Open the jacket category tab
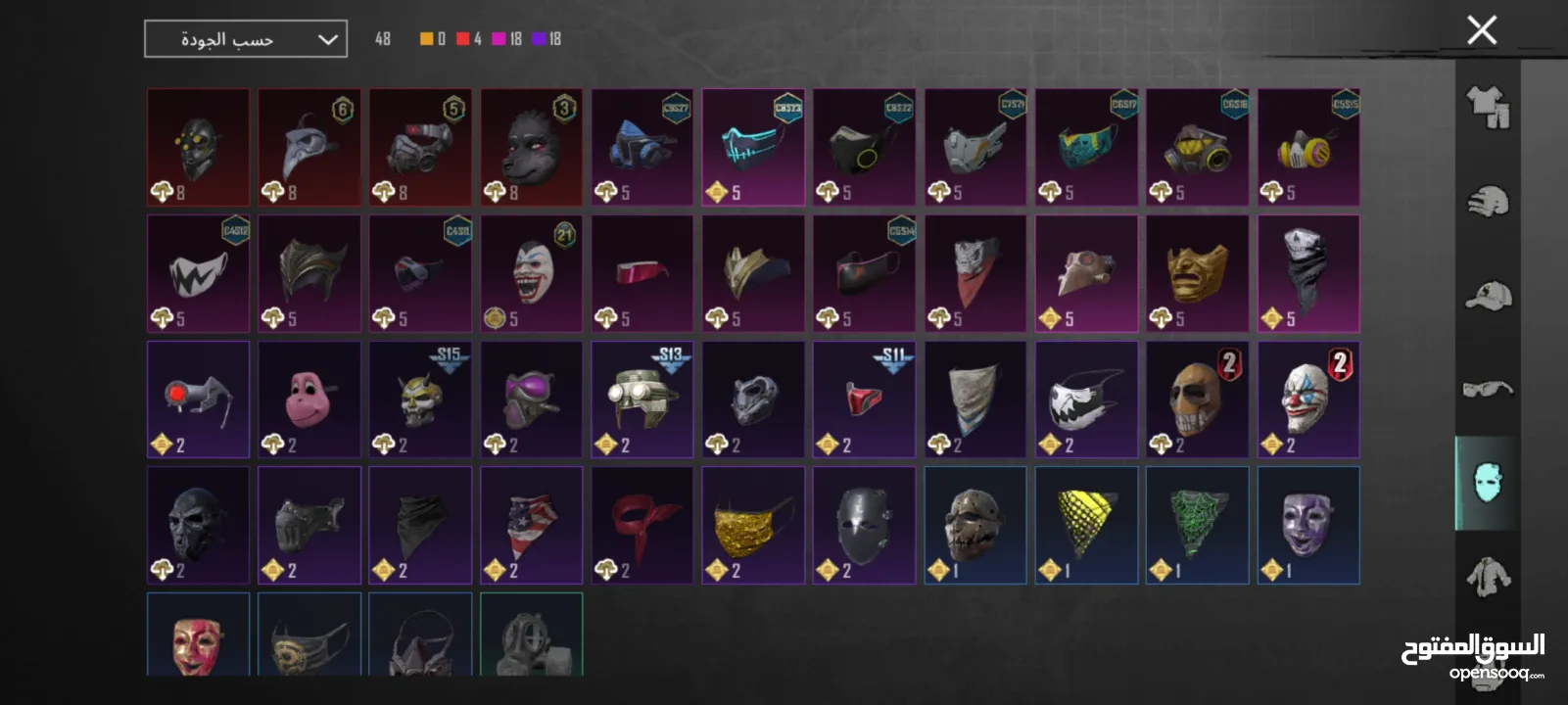 click(1487, 576)
